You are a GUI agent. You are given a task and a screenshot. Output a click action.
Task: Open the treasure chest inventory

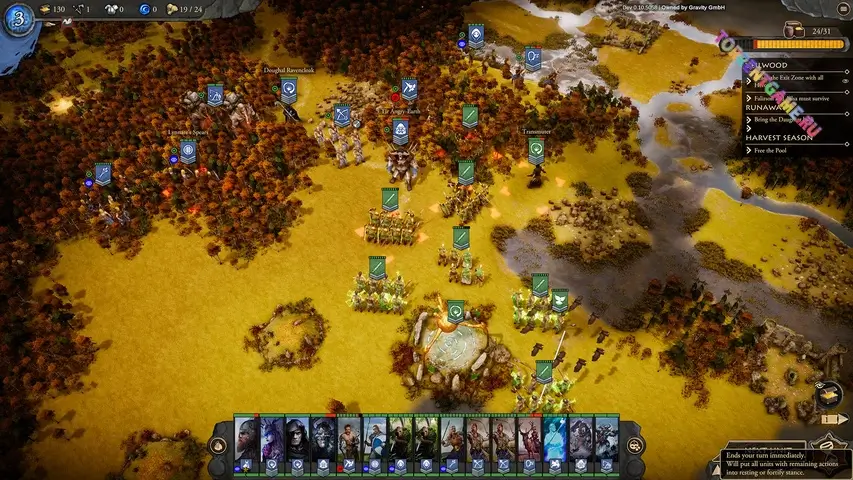(828, 392)
